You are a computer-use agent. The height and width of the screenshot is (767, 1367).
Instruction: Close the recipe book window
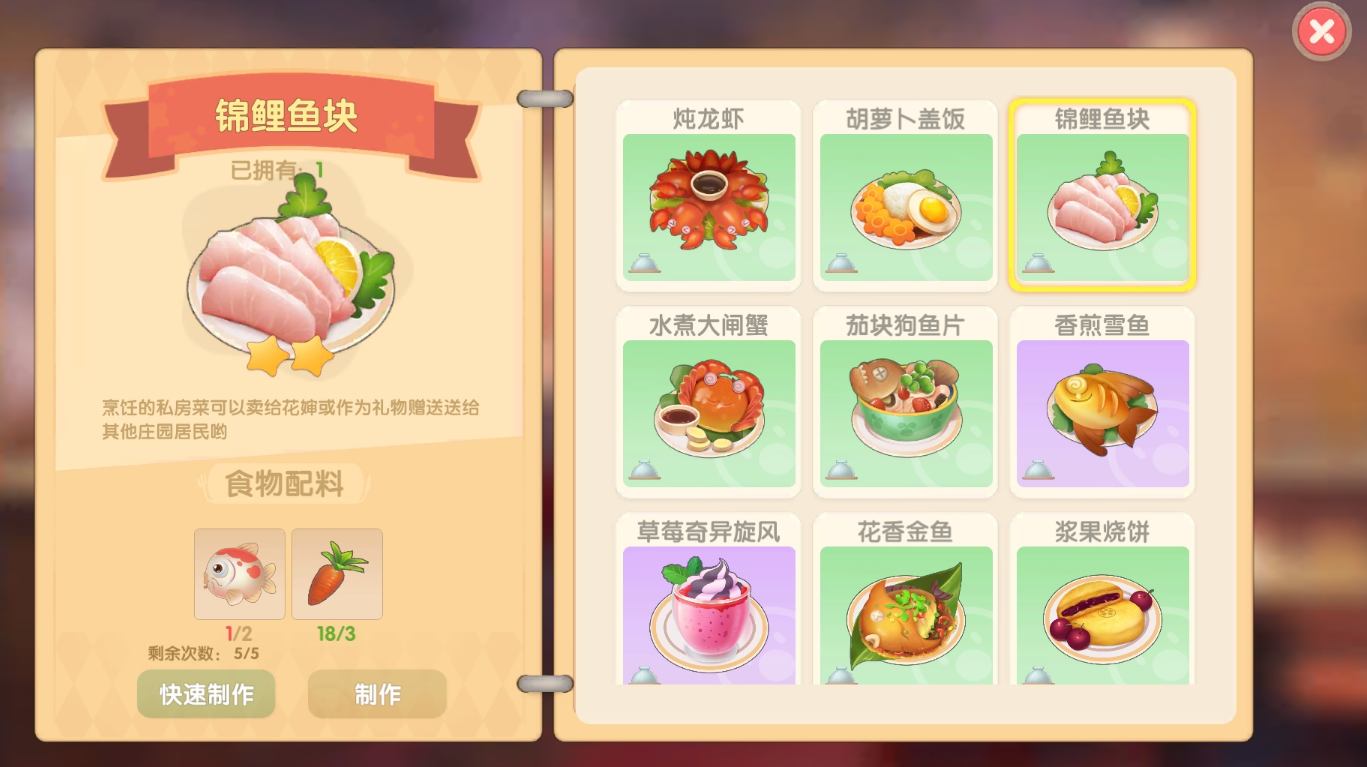click(1322, 33)
